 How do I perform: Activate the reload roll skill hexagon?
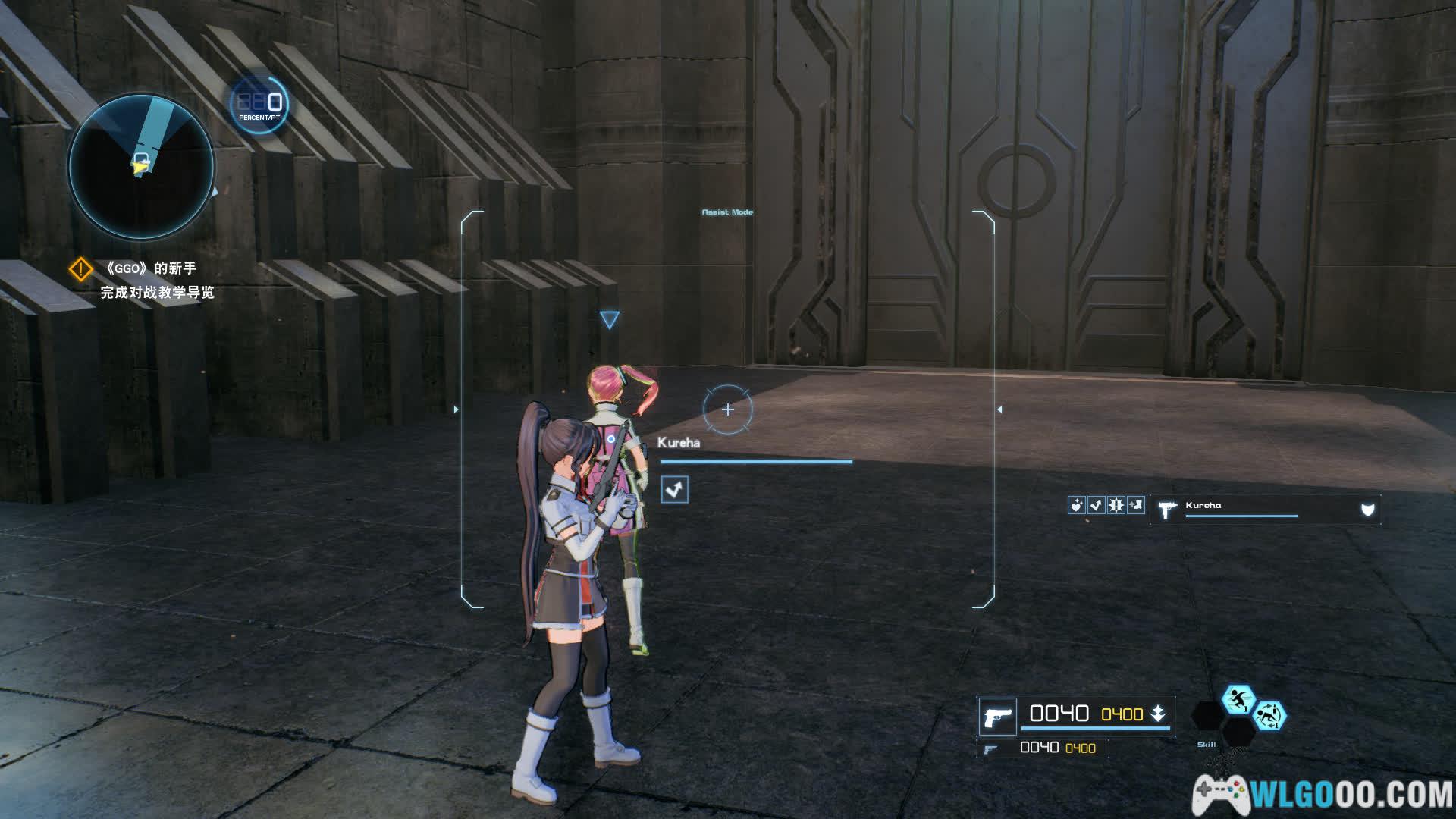(x=1269, y=715)
